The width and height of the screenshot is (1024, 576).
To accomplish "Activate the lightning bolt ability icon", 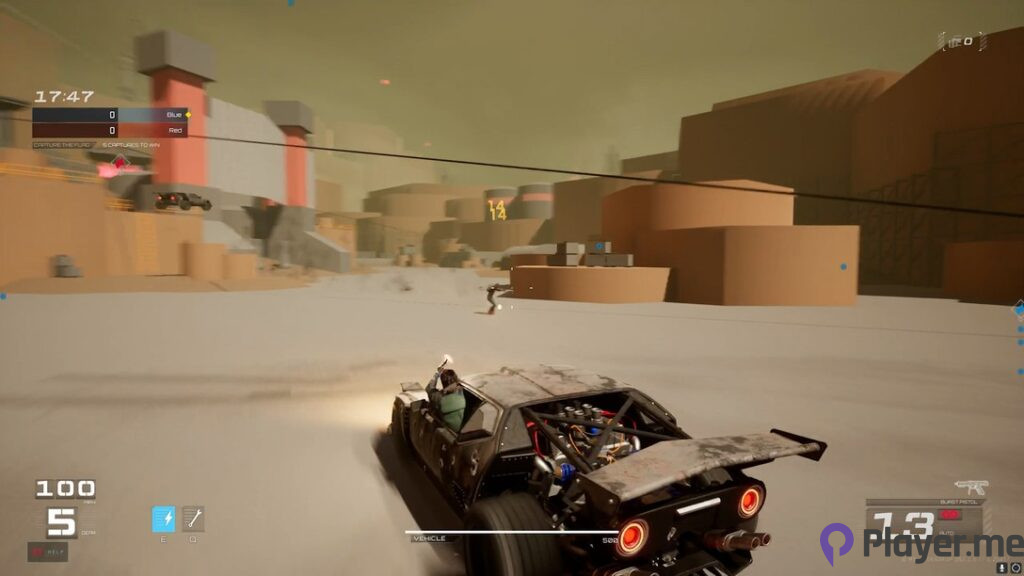I will (x=163, y=519).
